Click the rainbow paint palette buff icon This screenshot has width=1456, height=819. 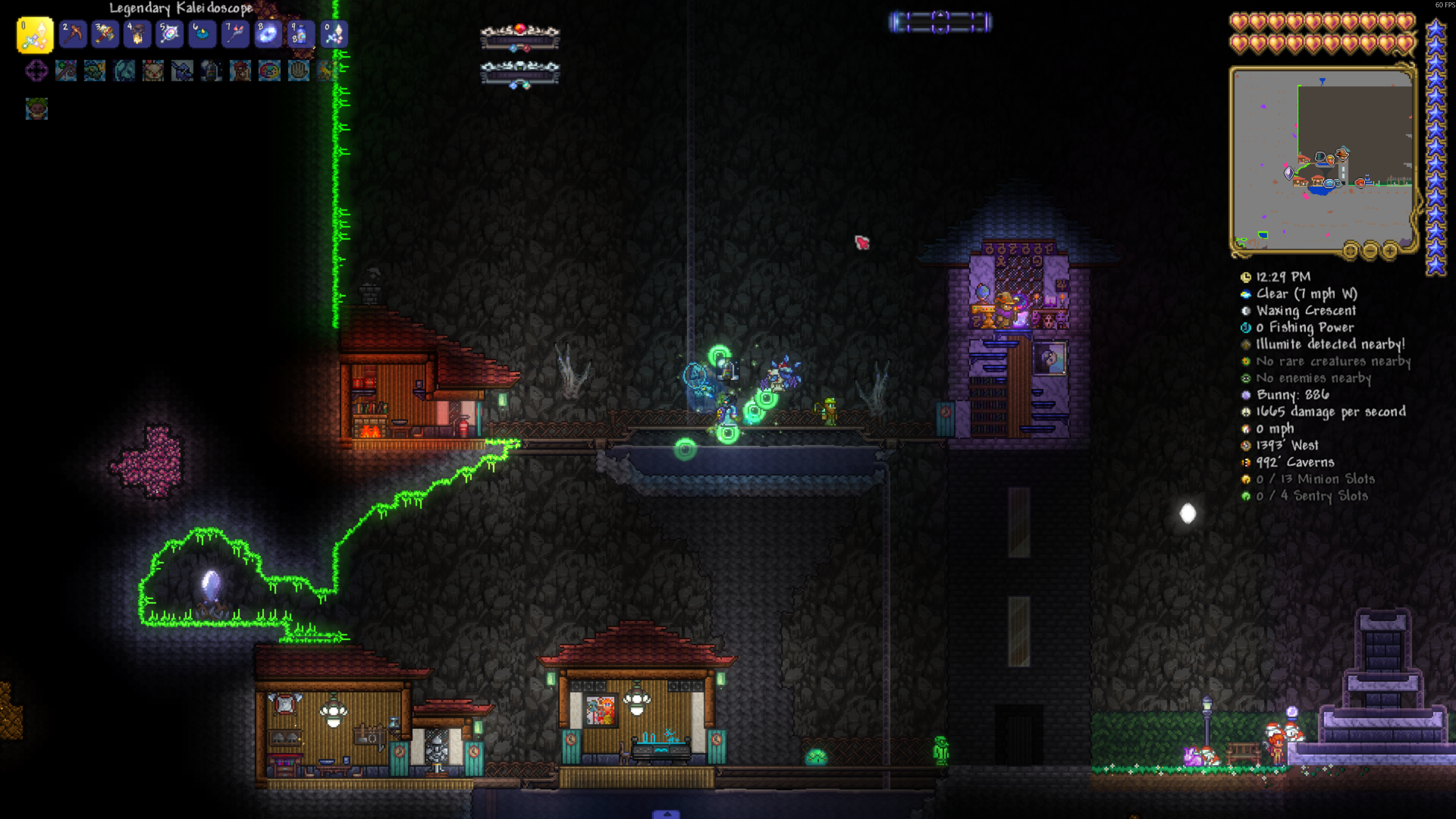[x=270, y=71]
